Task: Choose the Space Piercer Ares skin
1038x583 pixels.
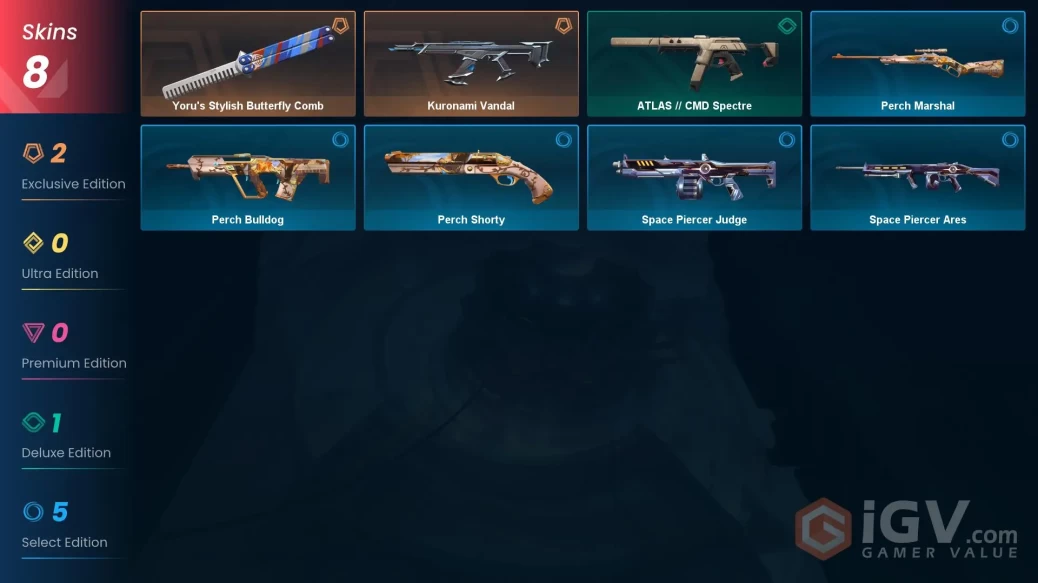Action: click(917, 177)
